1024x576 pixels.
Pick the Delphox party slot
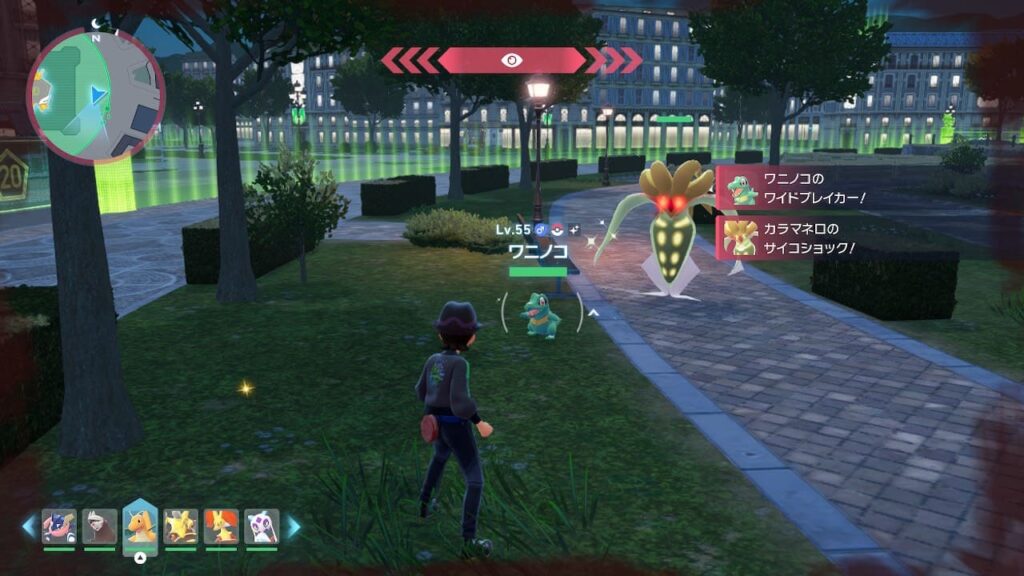point(221,526)
